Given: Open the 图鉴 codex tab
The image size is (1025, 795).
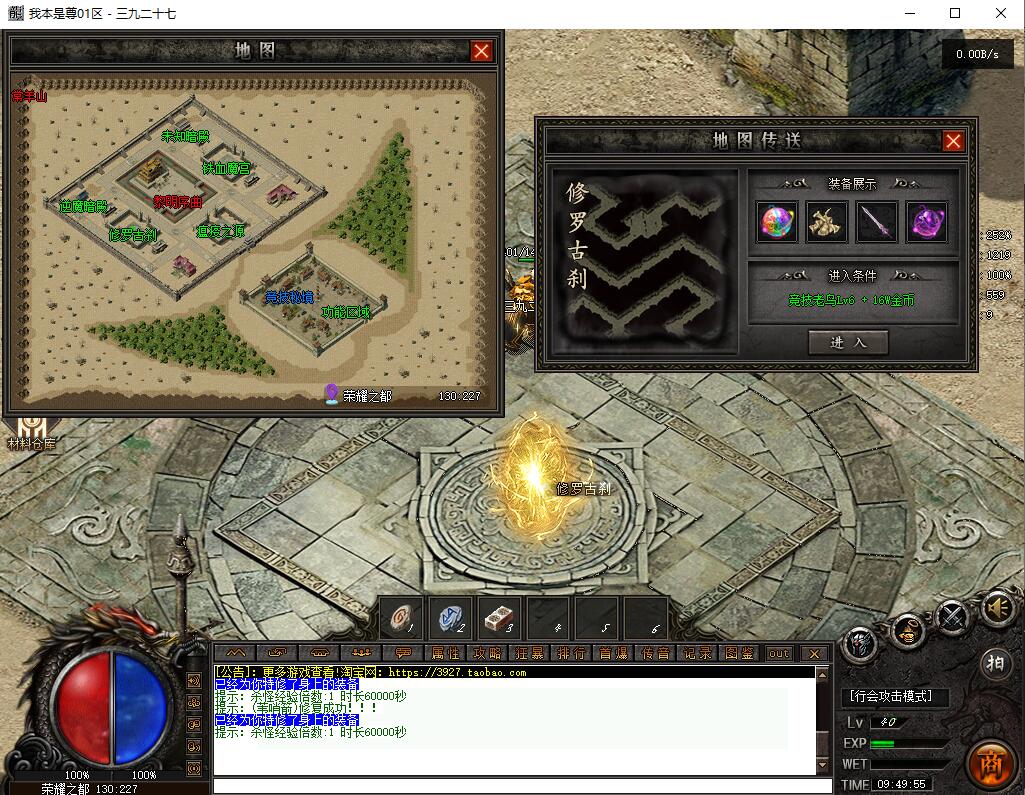Looking at the screenshot, I should pos(740,653).
